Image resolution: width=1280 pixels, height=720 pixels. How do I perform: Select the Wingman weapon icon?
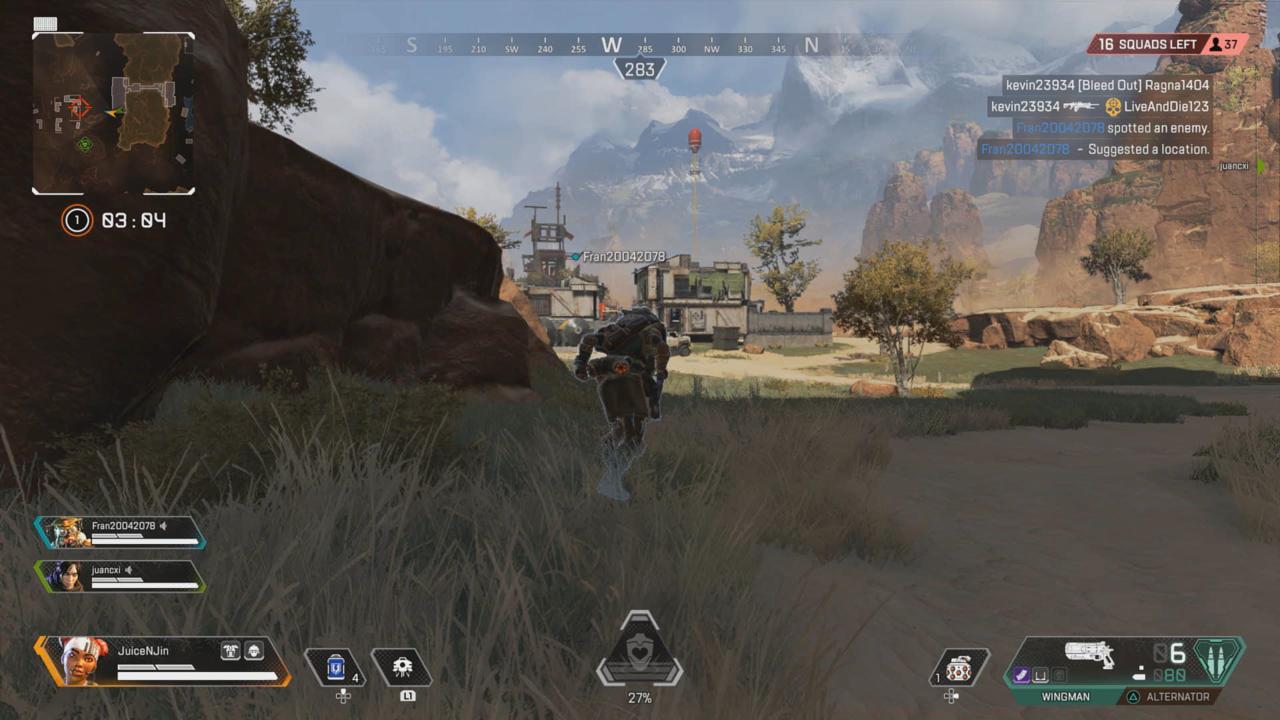coord(1088,655)
